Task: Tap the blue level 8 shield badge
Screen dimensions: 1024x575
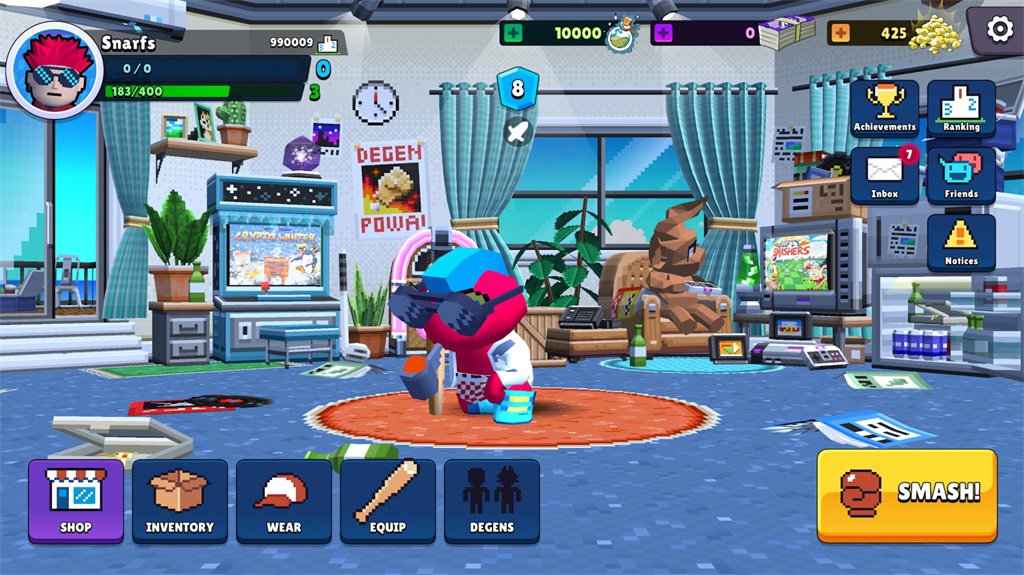Action: pos(517,88)
